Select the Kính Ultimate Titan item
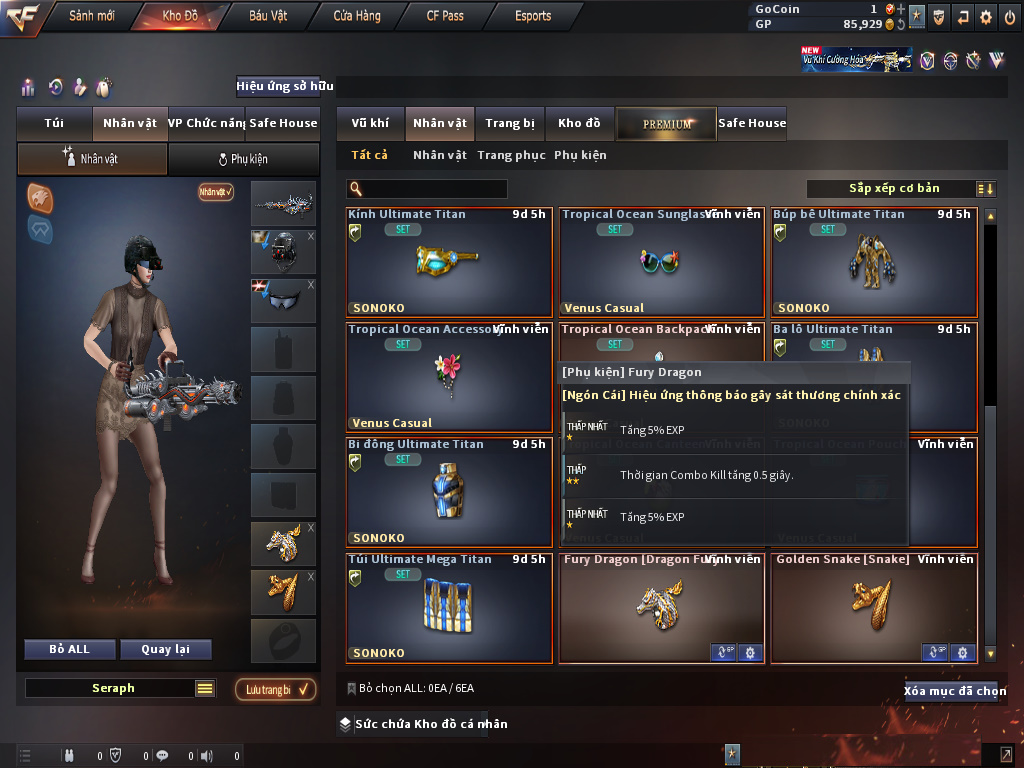The width and height of the screenshot is (1024, 768). 449,262
